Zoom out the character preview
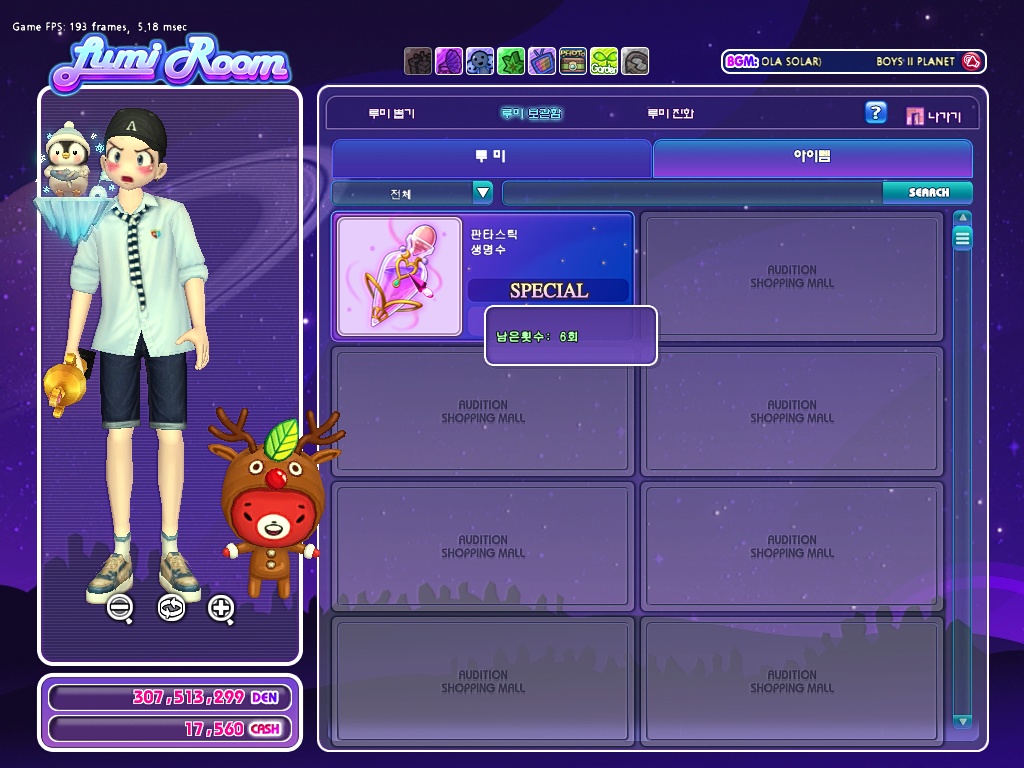This screenshot has width=1024, height=768. (x=121, y=607)
